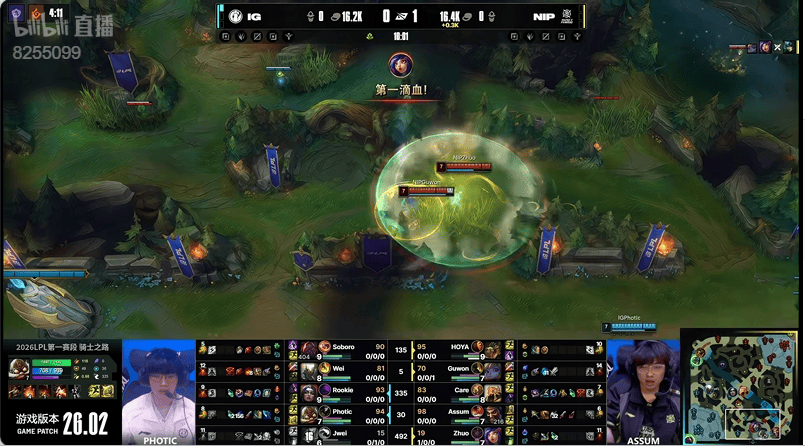Click the IG team logo
Image resolution: width=805 pixels, height=446 pixels.
[x=236, y=16]
